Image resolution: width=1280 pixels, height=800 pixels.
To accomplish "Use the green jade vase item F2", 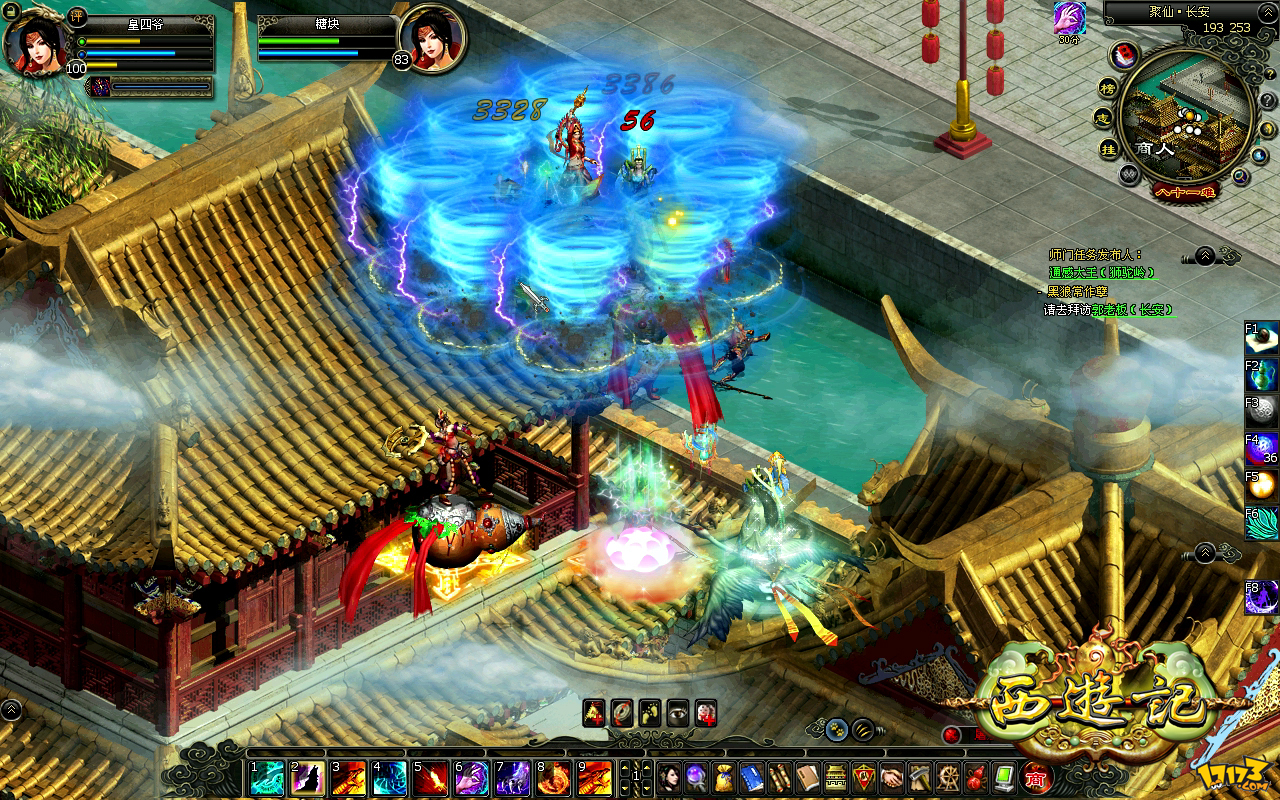I will pos(1262,374).
